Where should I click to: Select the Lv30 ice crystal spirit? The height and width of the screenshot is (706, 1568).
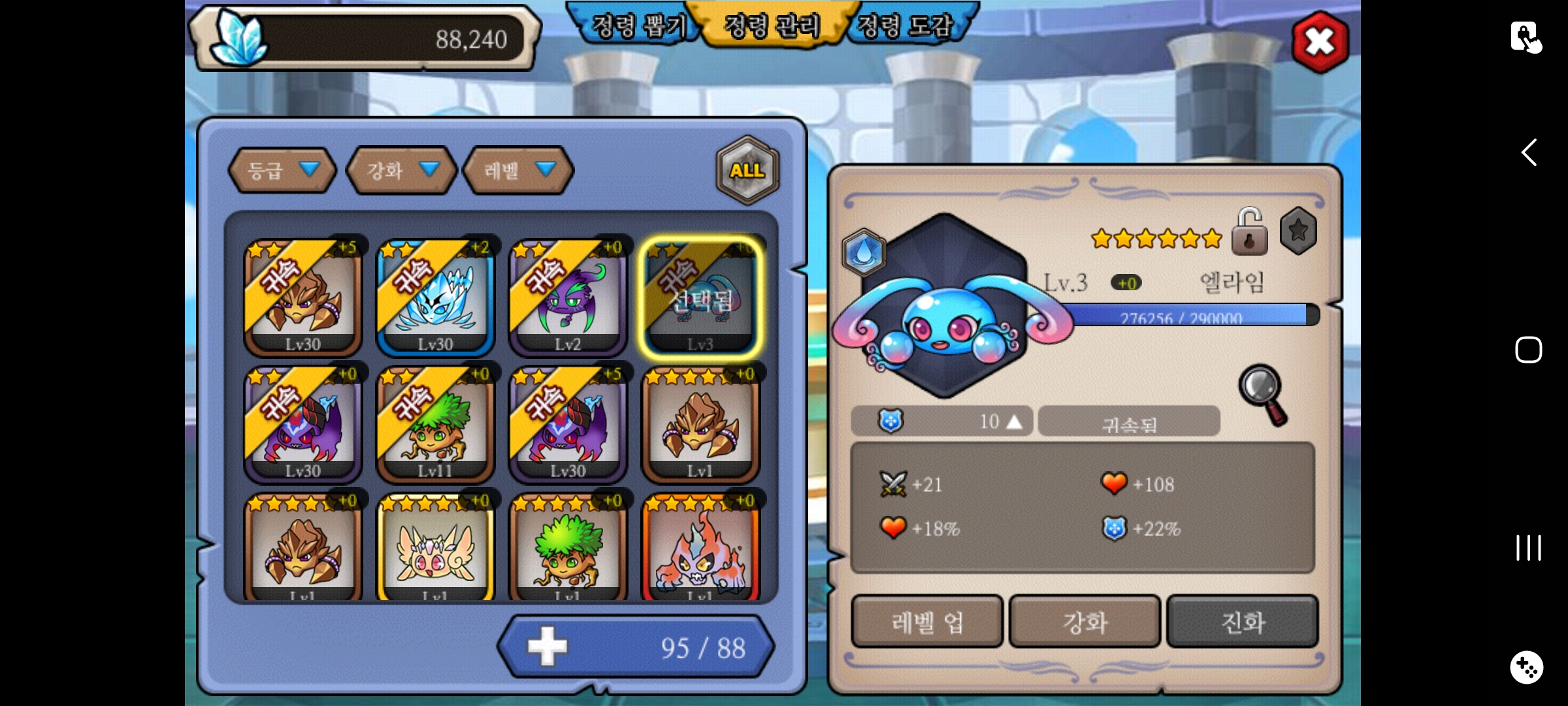pos(436,299)
